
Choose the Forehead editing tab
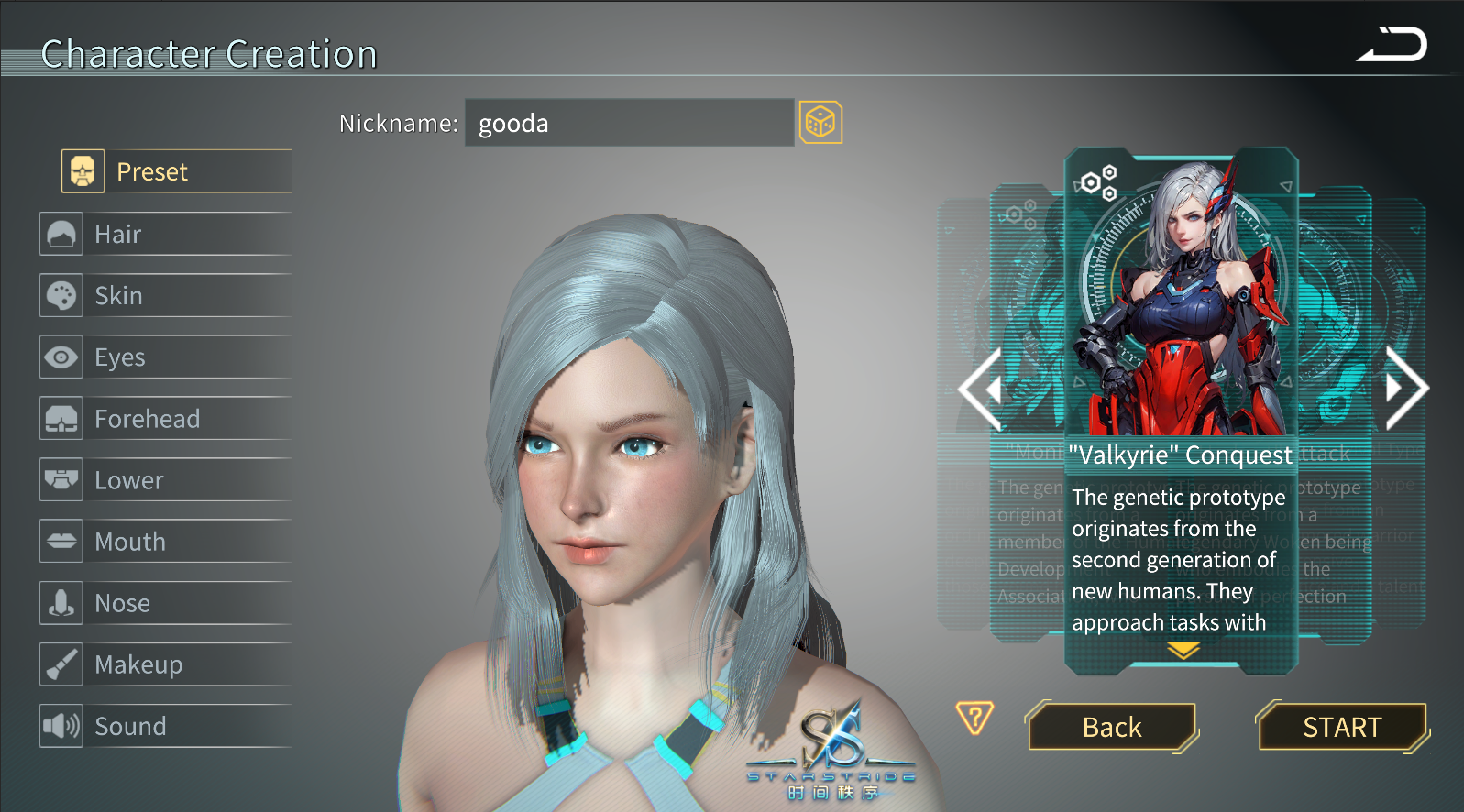tap(165, 419)
